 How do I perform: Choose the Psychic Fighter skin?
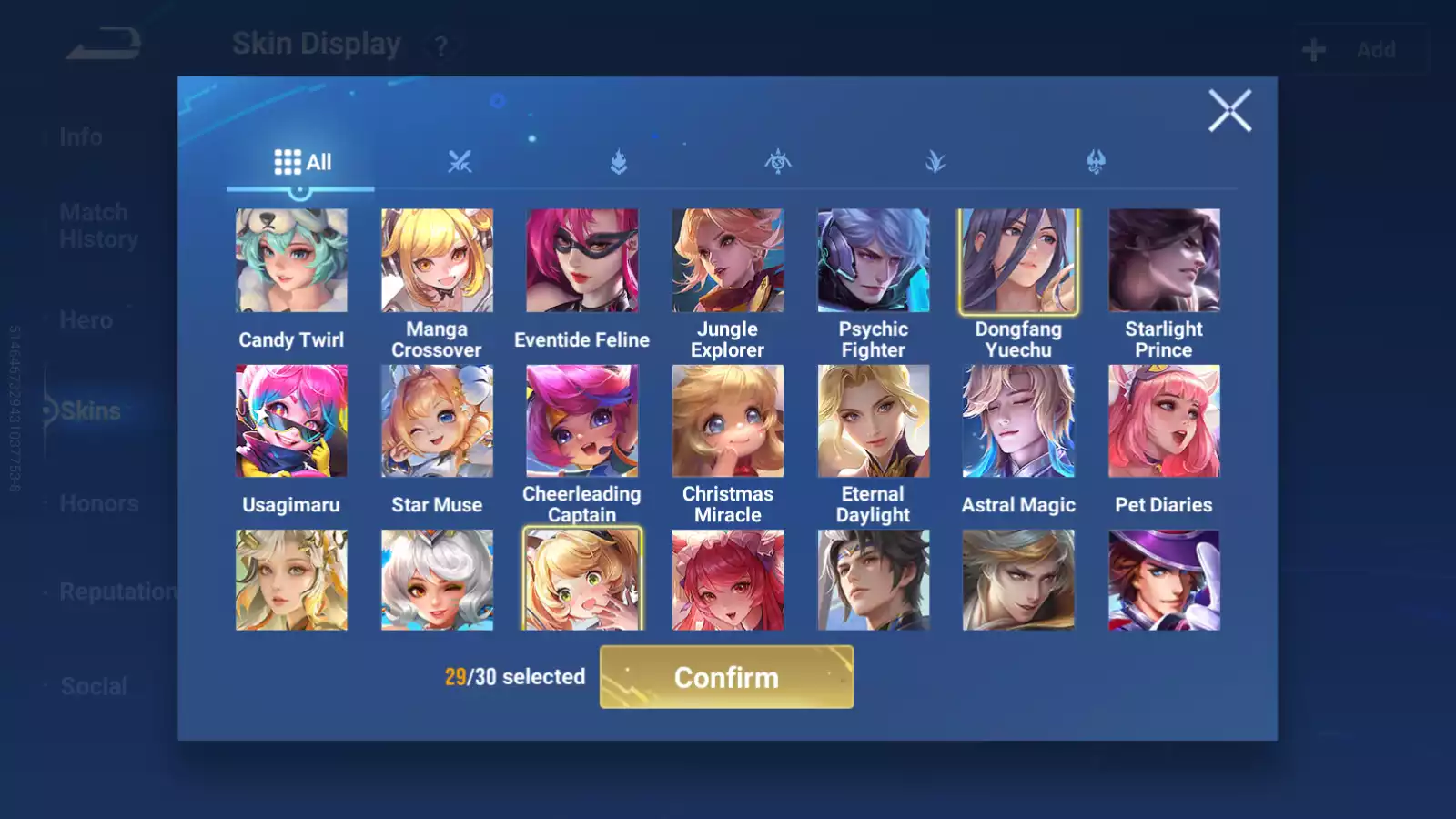[873, 261]
